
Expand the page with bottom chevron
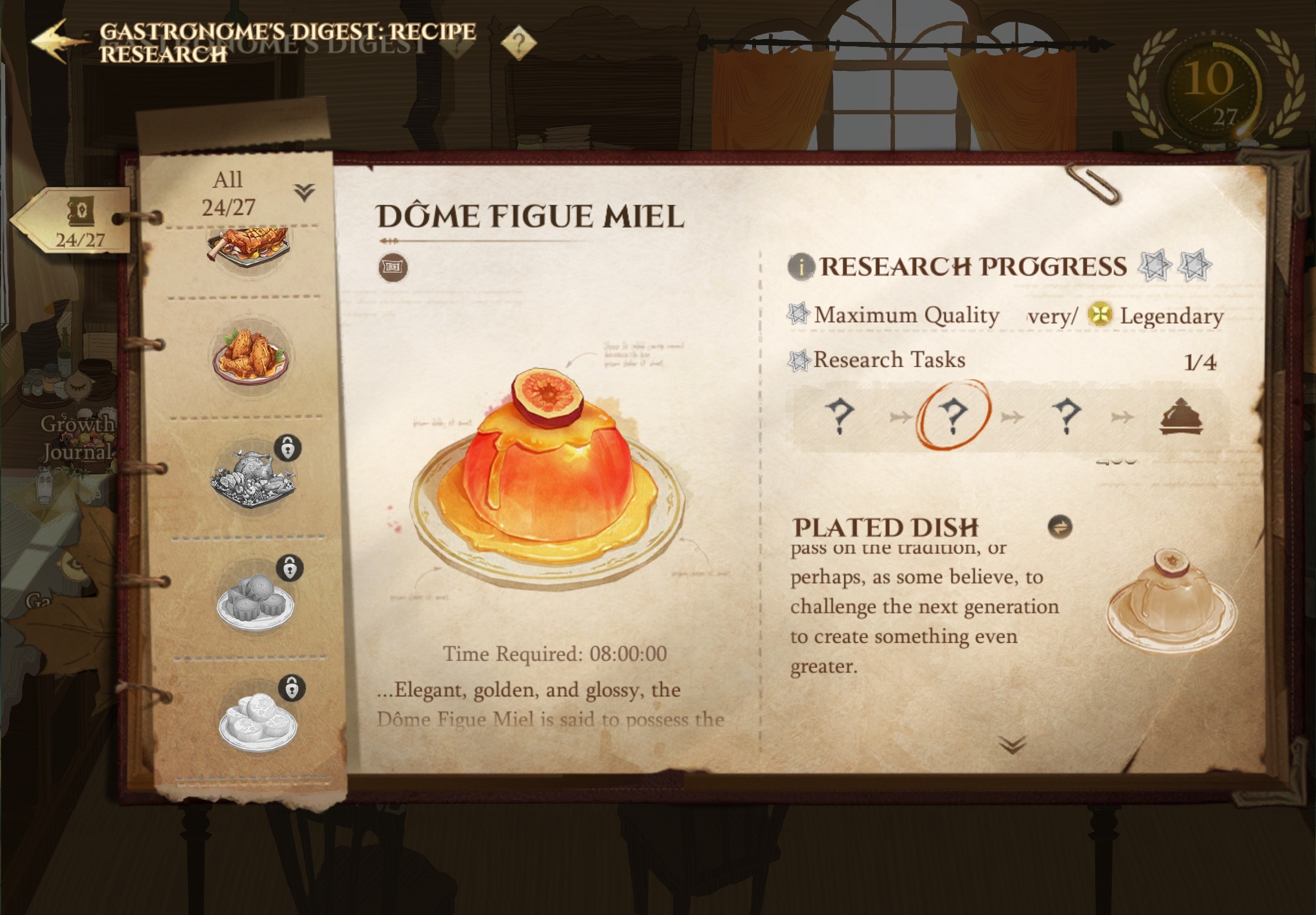point(1012,744)
